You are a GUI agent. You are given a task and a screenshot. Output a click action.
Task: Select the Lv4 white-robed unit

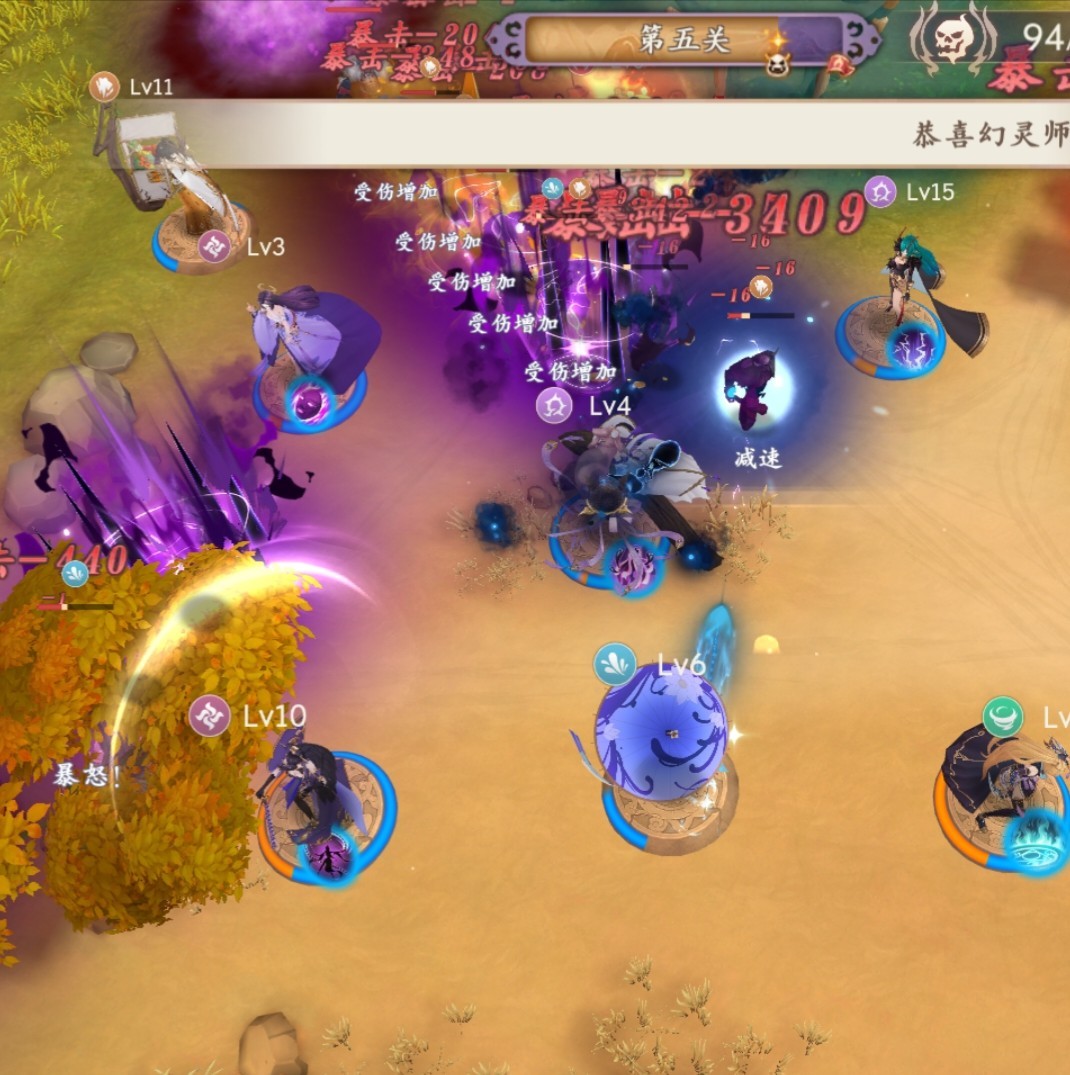[x=615, y=500]
